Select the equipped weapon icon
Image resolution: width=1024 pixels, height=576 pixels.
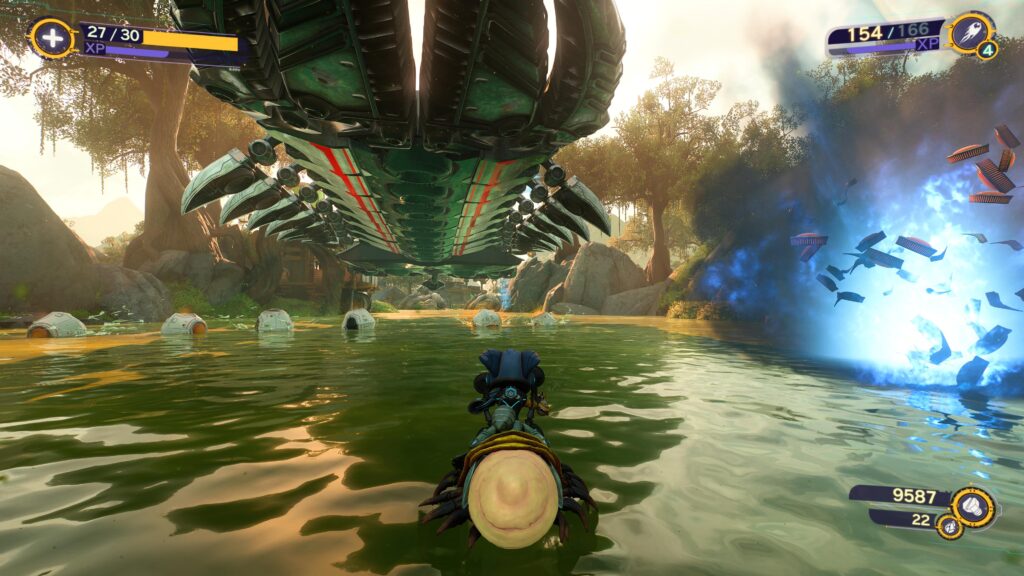(970, 32)
